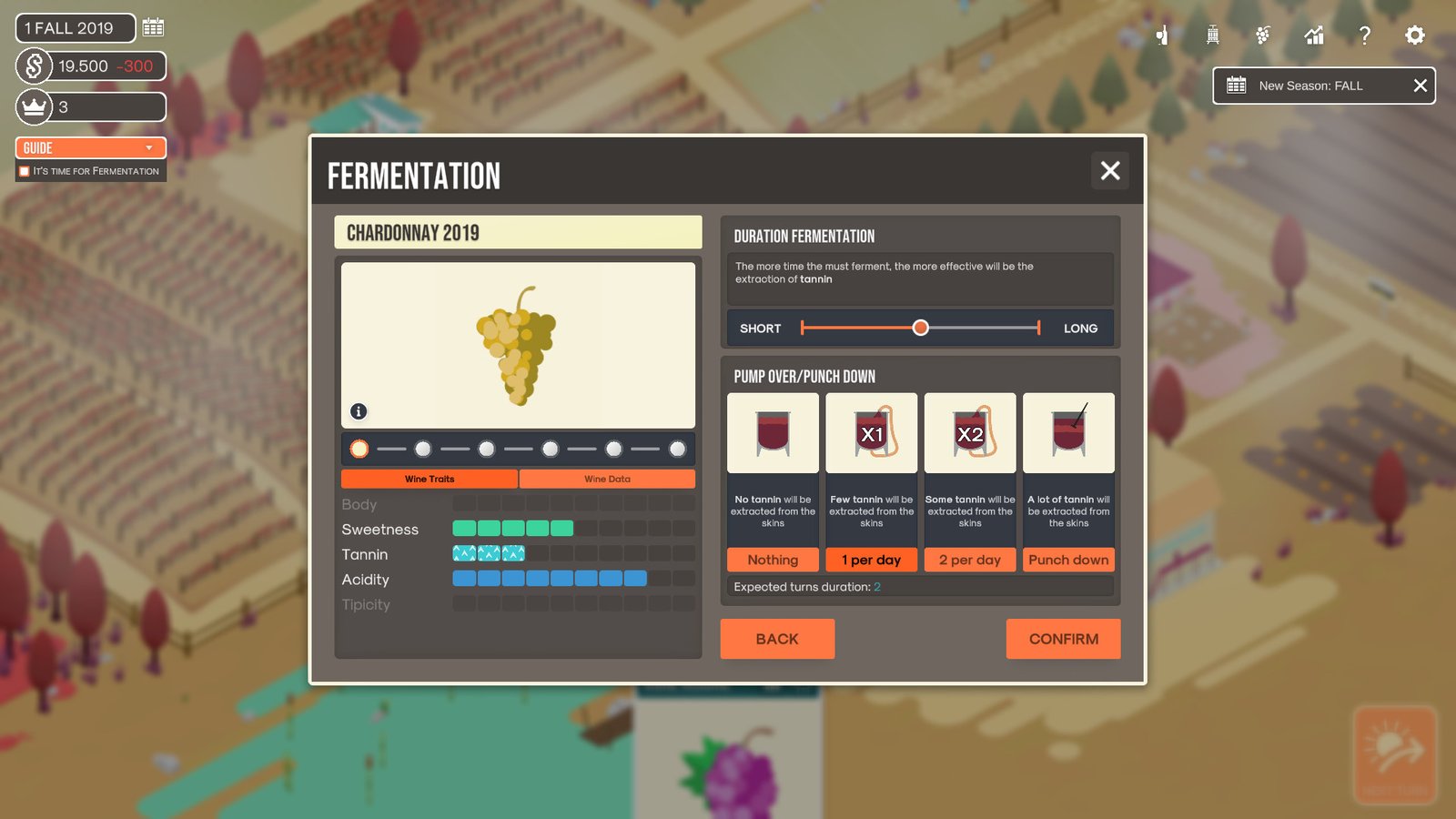
Task: Open the help question mark
Action: coord(1364,35)
